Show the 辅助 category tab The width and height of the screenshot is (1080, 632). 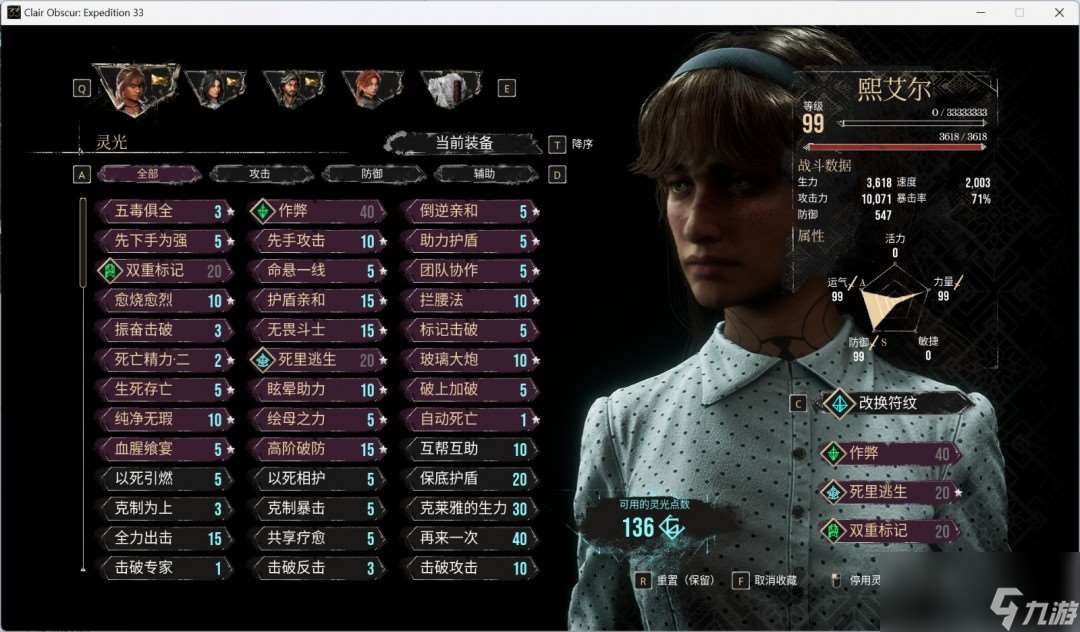(484, 174)
